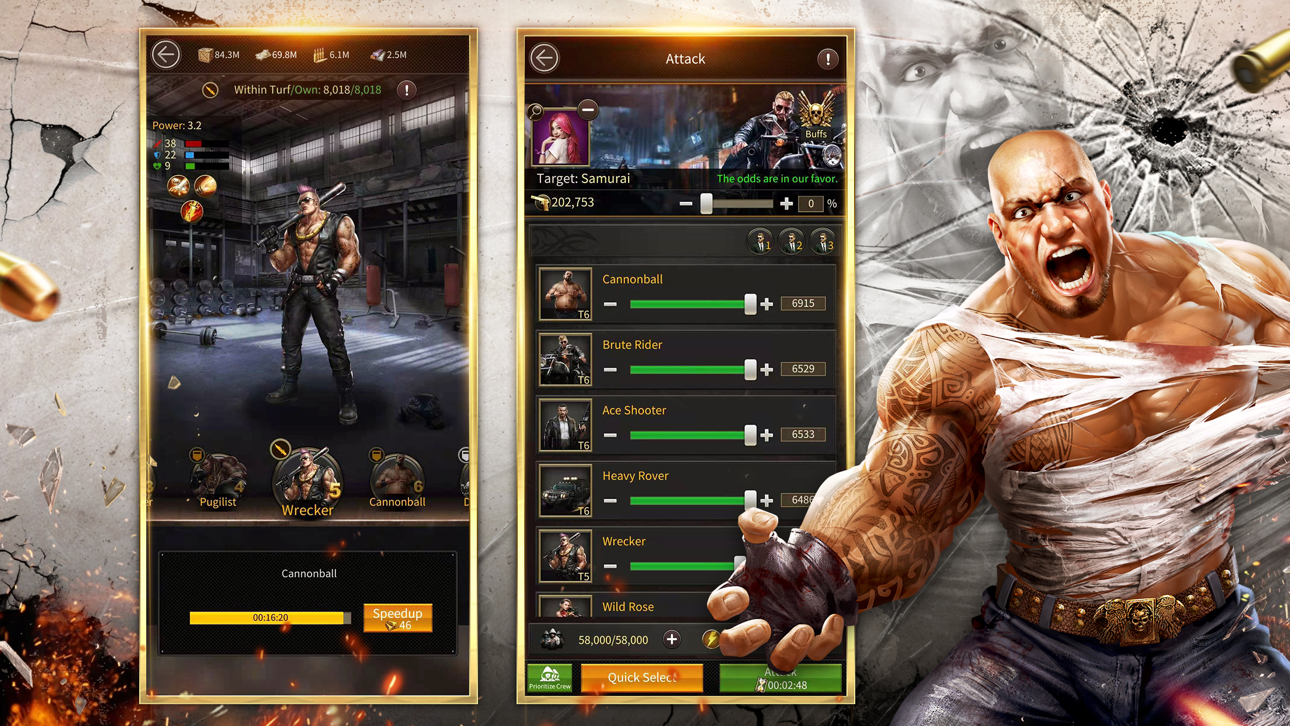Enable the Prioritize Crew option
This screenshot has width=1290, height=726.
[x=549, y=677]
